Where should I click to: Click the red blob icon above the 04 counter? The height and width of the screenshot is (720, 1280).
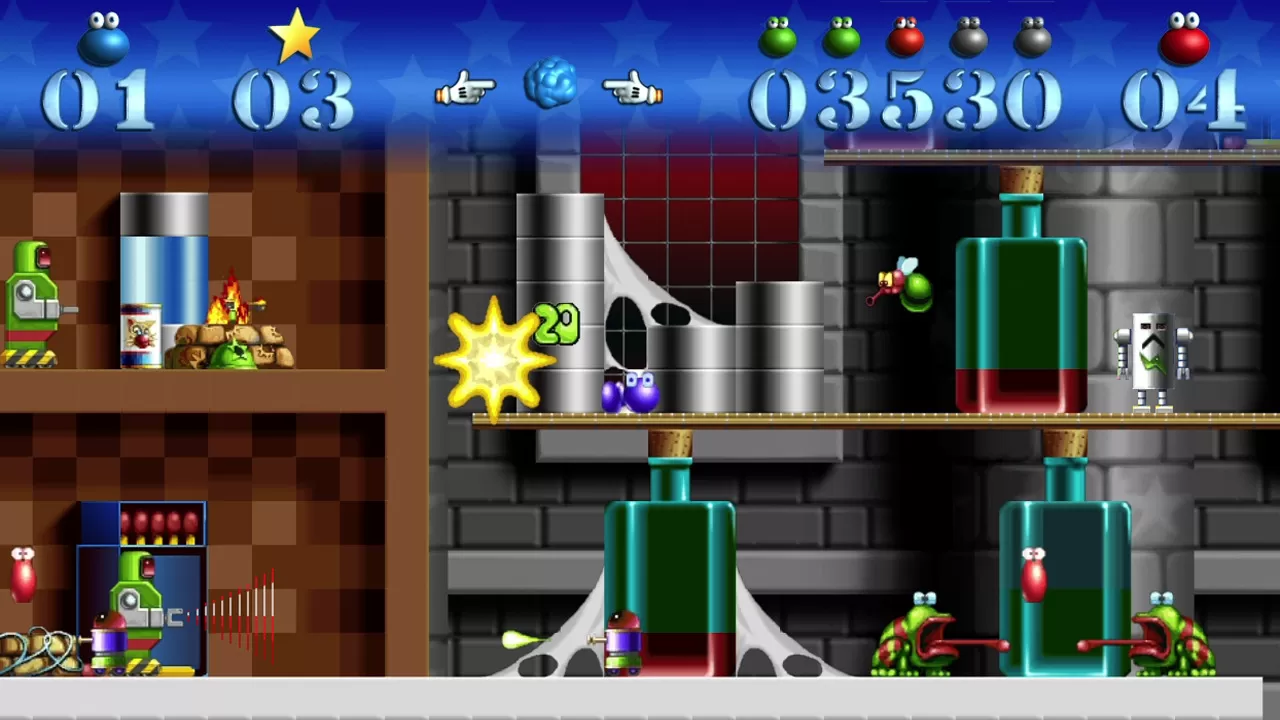(1184, 40)
